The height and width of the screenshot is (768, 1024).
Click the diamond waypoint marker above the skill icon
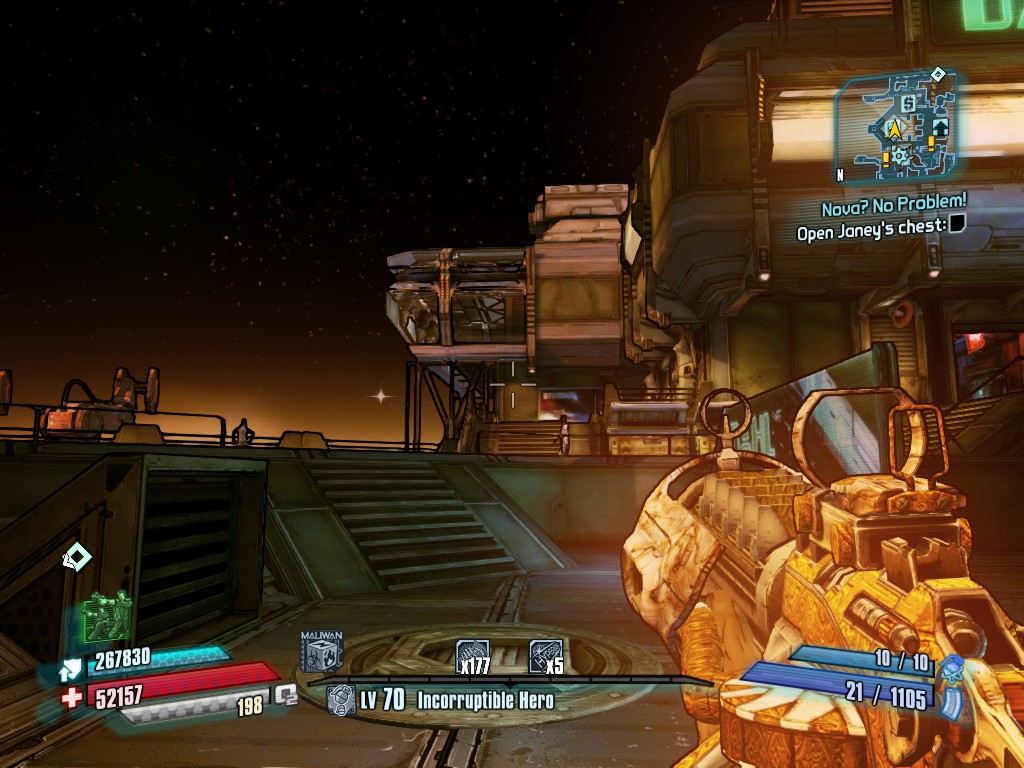[x=76, y=556]
